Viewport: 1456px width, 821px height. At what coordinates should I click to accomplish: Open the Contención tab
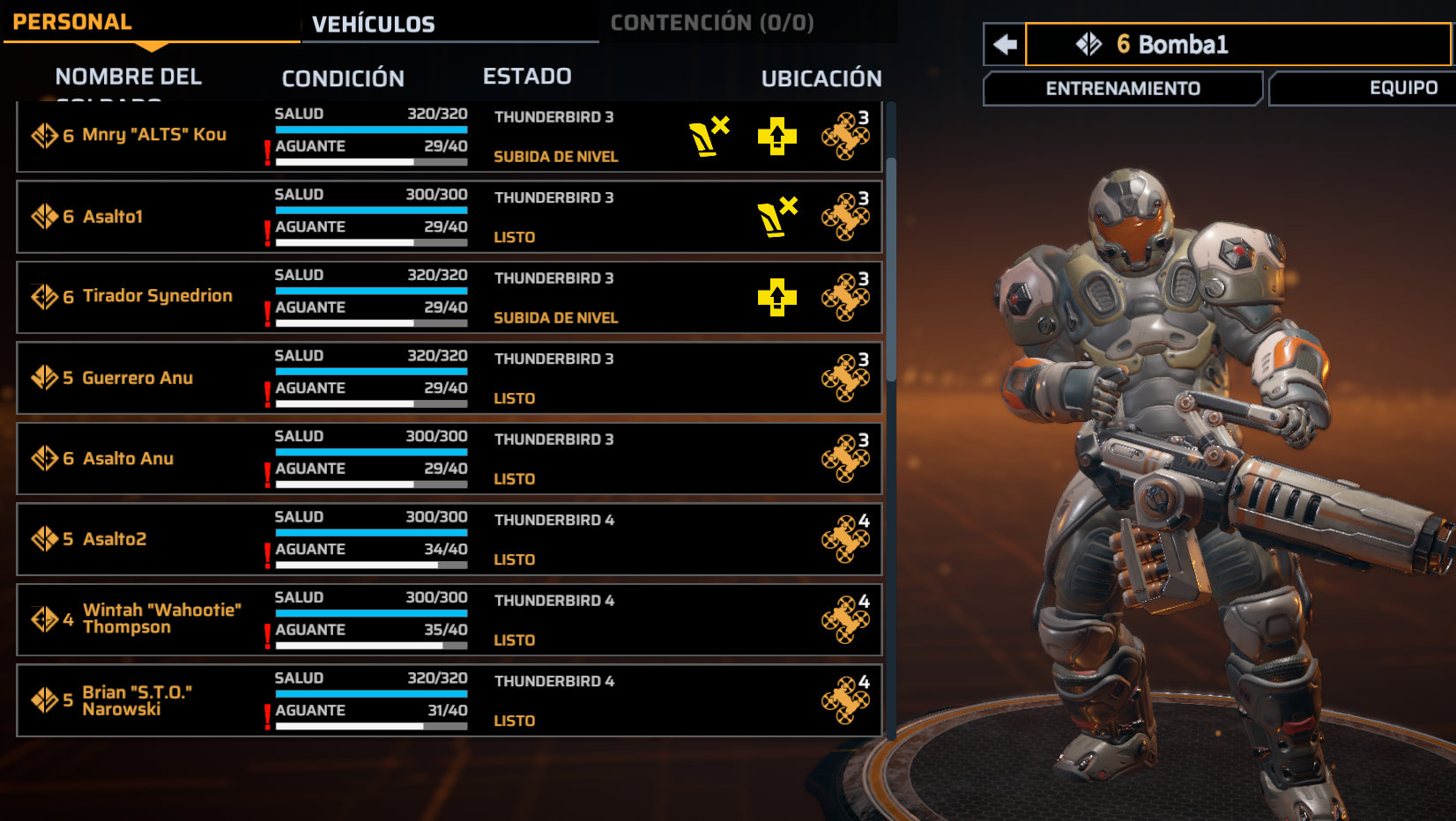click(711, 23)
